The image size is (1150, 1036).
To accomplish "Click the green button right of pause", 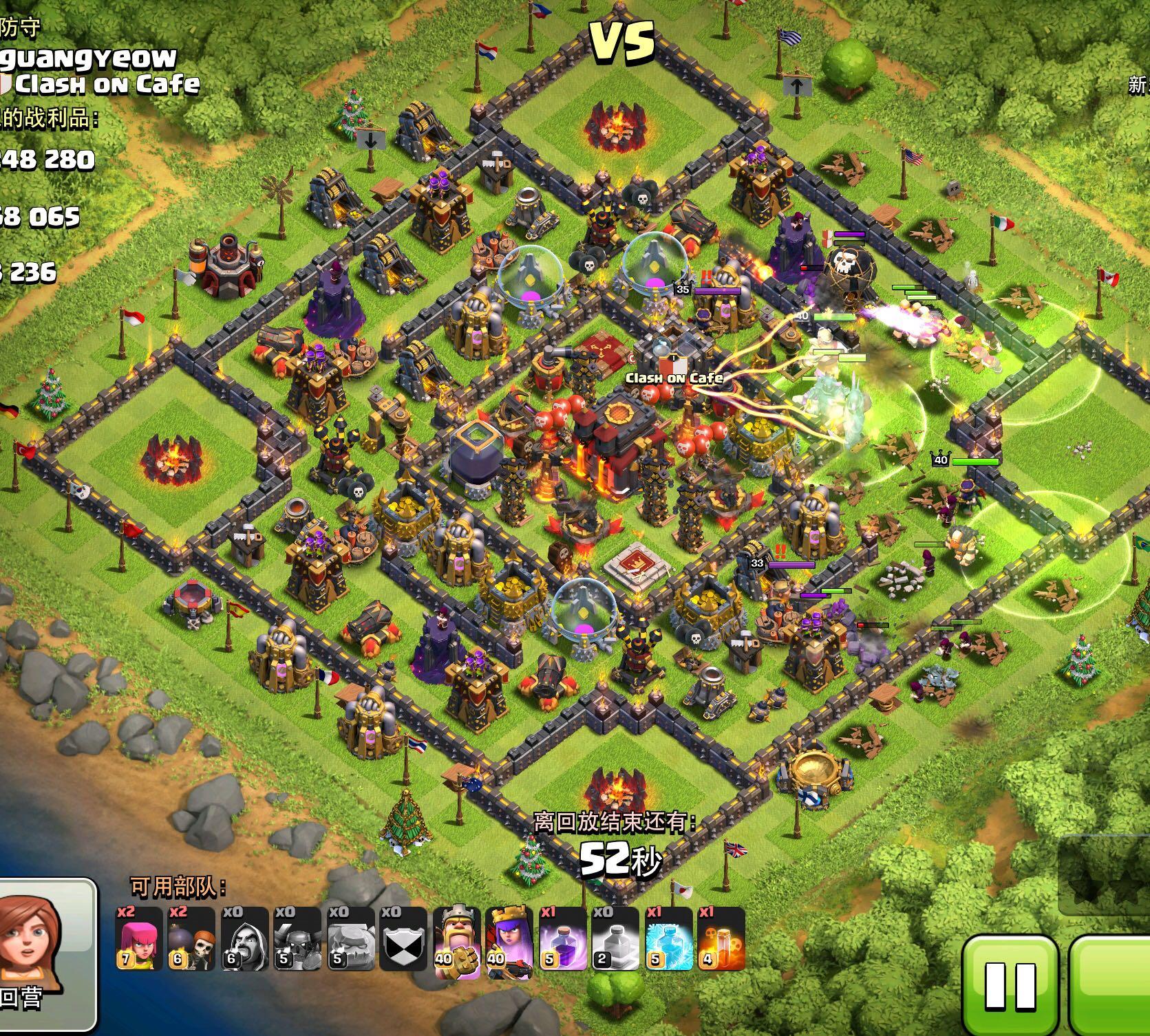I will click(1111, 984).
